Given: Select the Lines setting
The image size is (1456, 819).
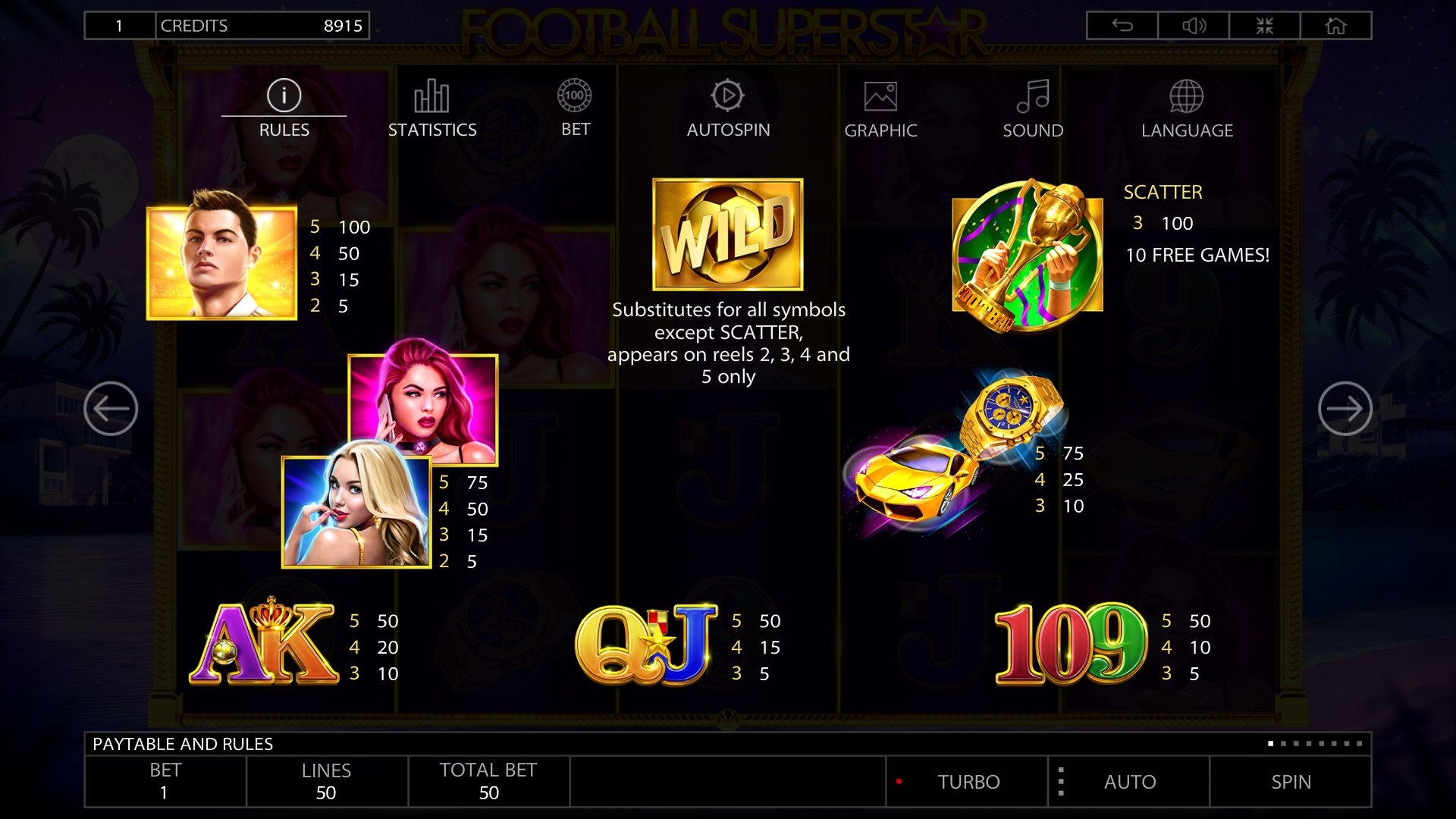Looking at the screenshot, I should (x=326, y=781).
